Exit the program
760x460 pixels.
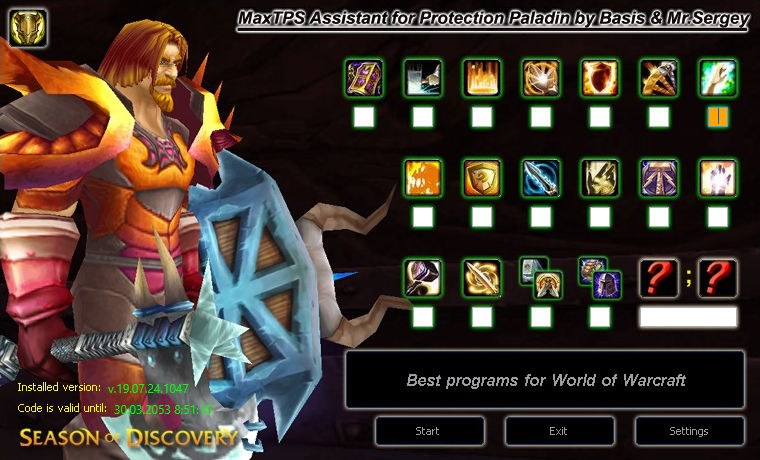coord(558,431)
